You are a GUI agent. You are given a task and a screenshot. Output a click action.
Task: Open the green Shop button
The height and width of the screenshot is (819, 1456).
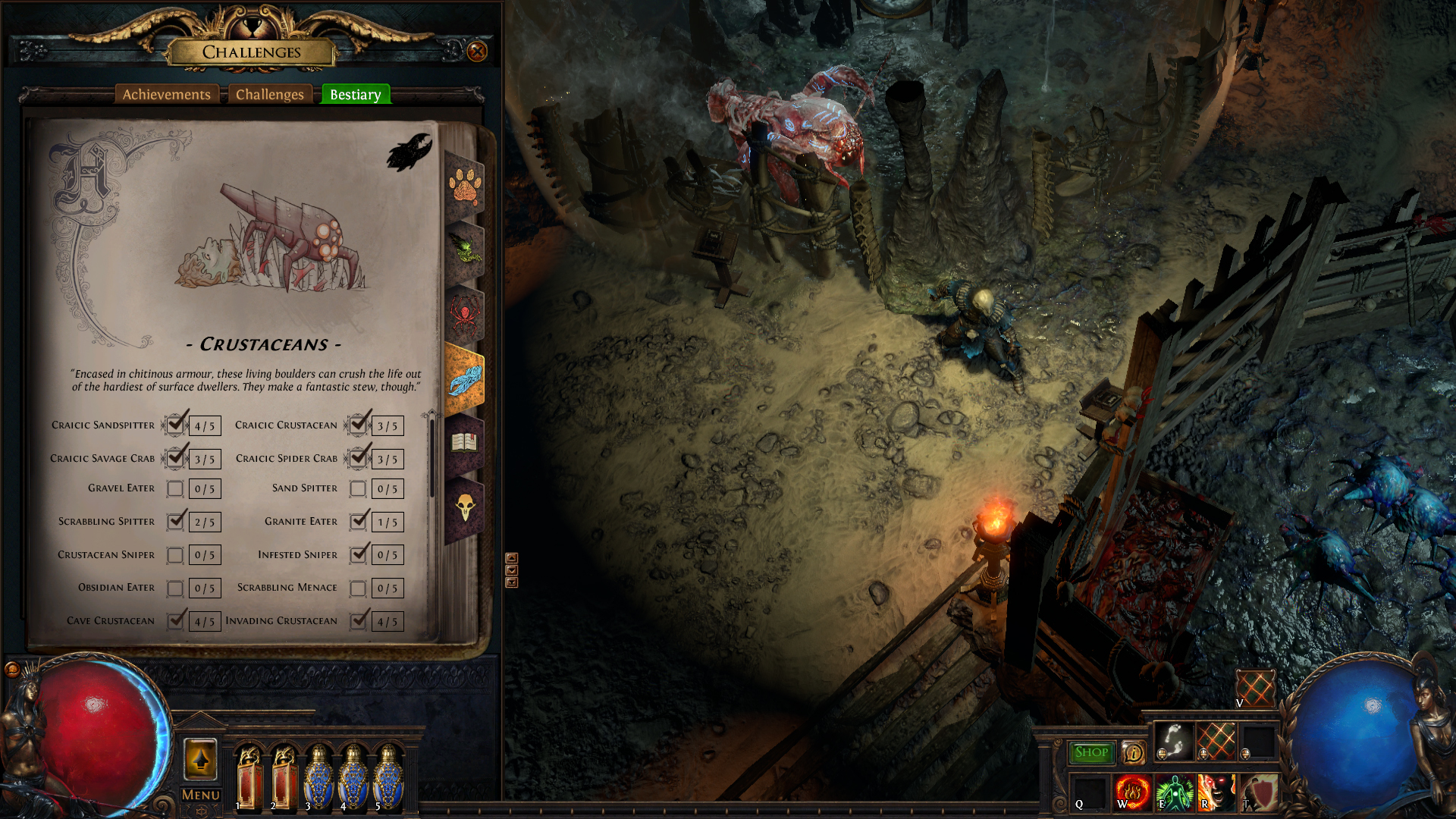click(1091, 752)
